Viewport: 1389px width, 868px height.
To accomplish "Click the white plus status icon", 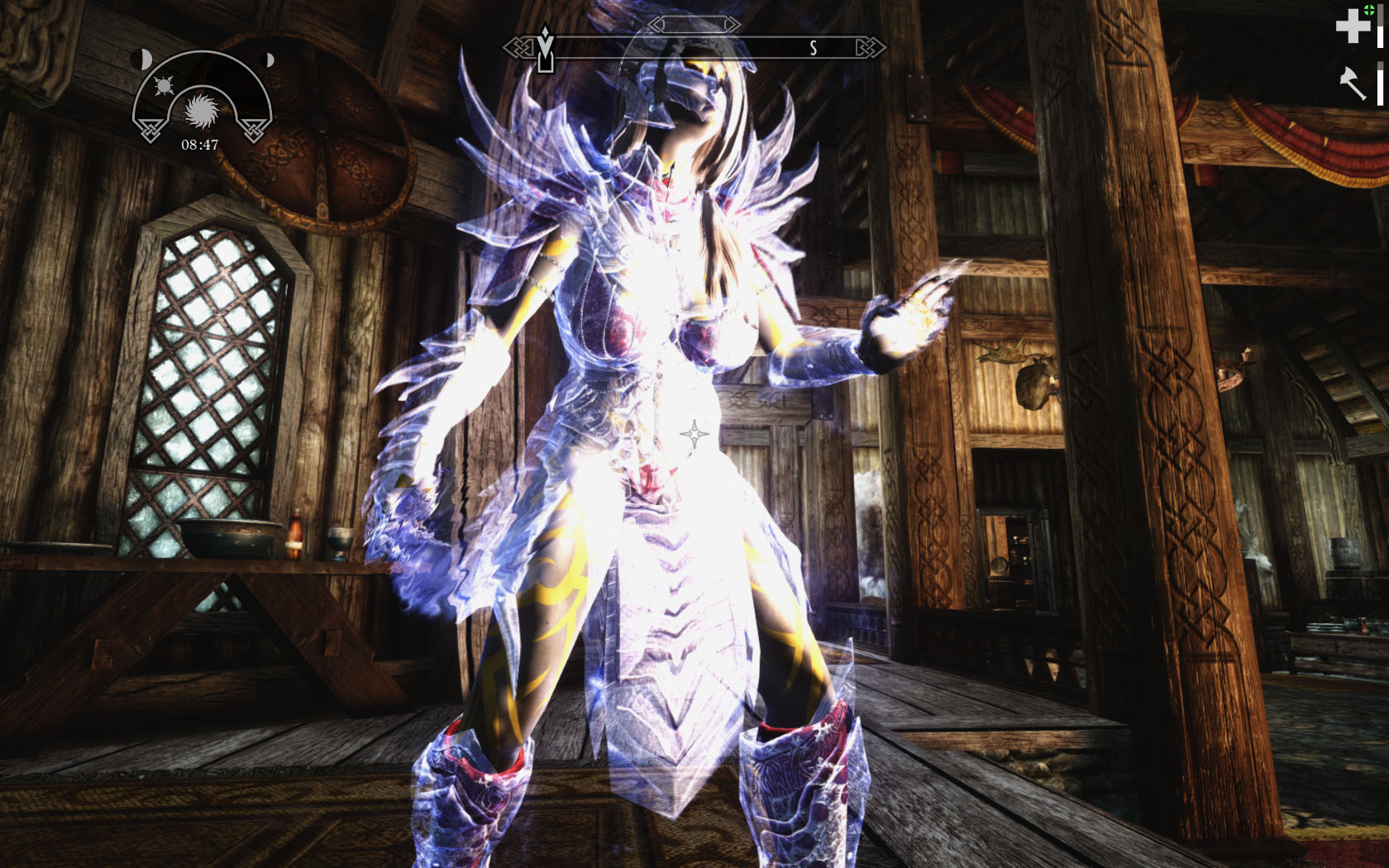I will pyautogui.click(x=1353, y=26).
